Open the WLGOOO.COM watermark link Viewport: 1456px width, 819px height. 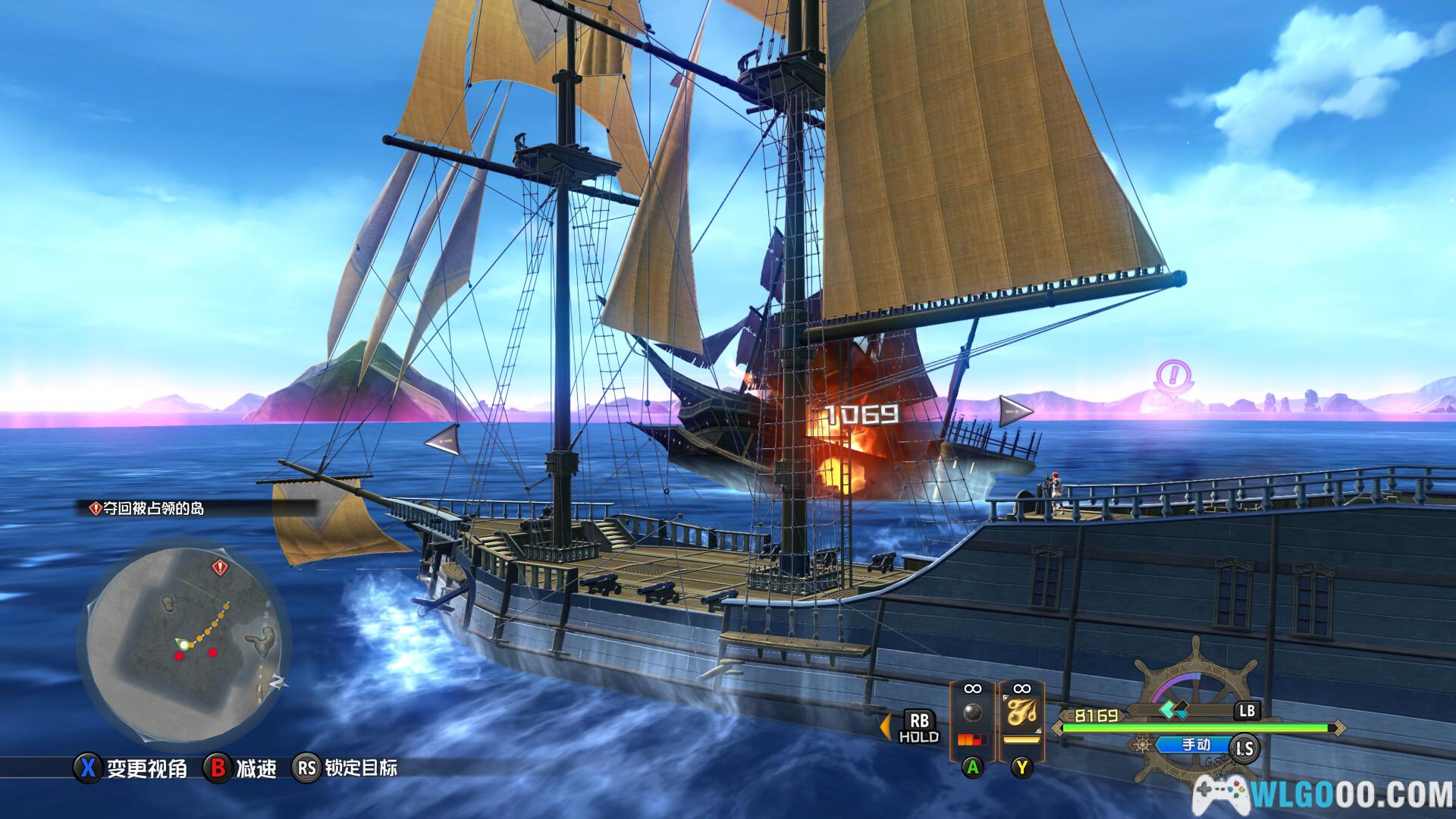pos(1329,794)
